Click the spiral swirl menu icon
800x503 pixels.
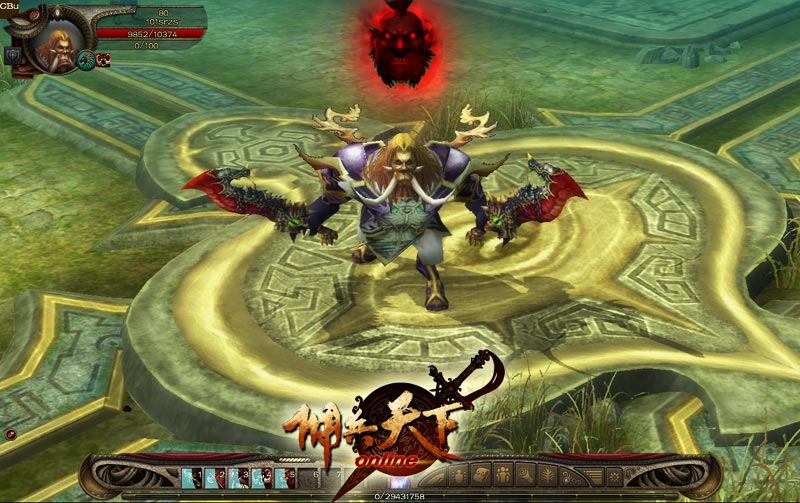527,475
